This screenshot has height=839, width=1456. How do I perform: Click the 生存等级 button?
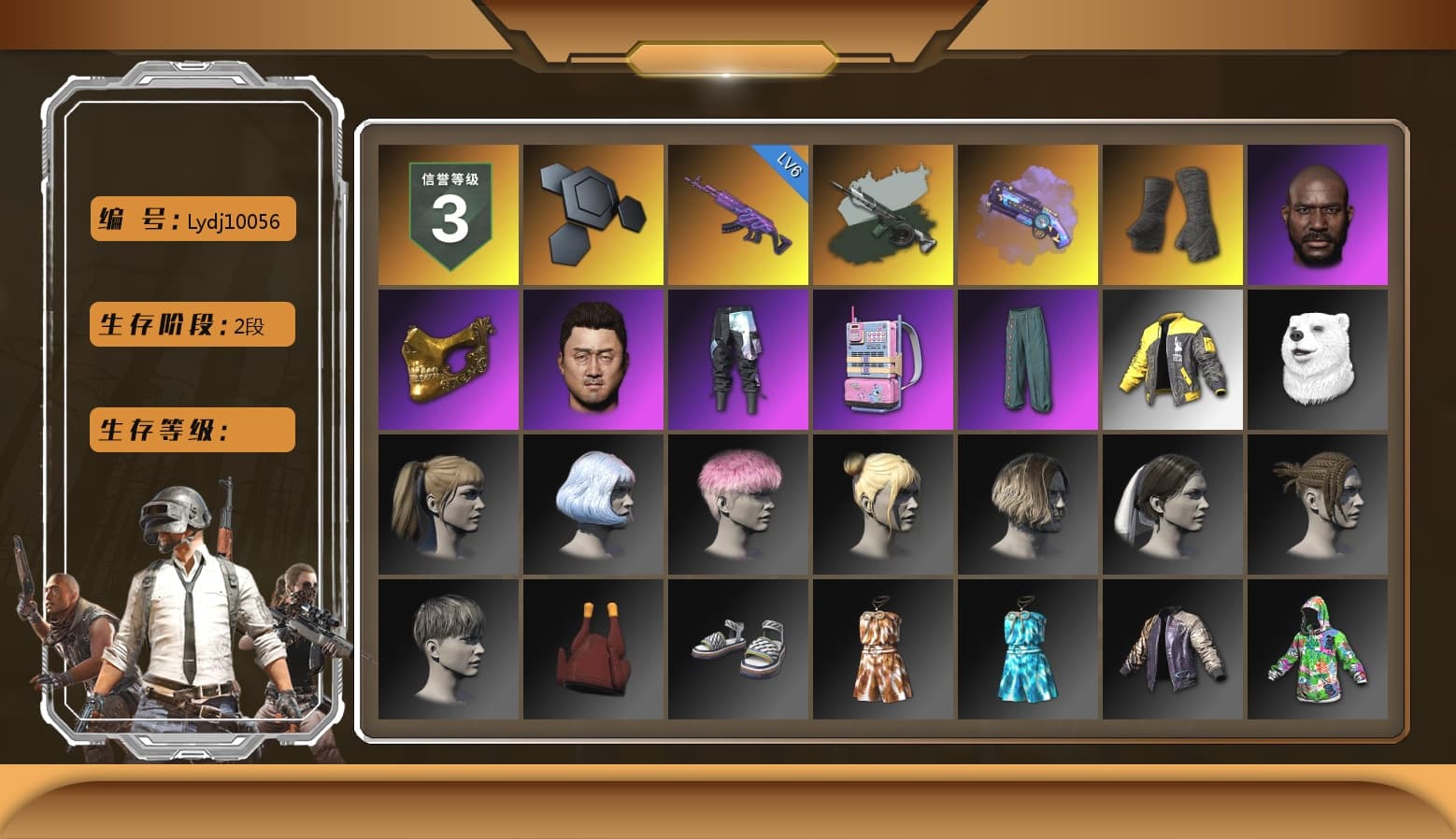(x=191, y=431)
